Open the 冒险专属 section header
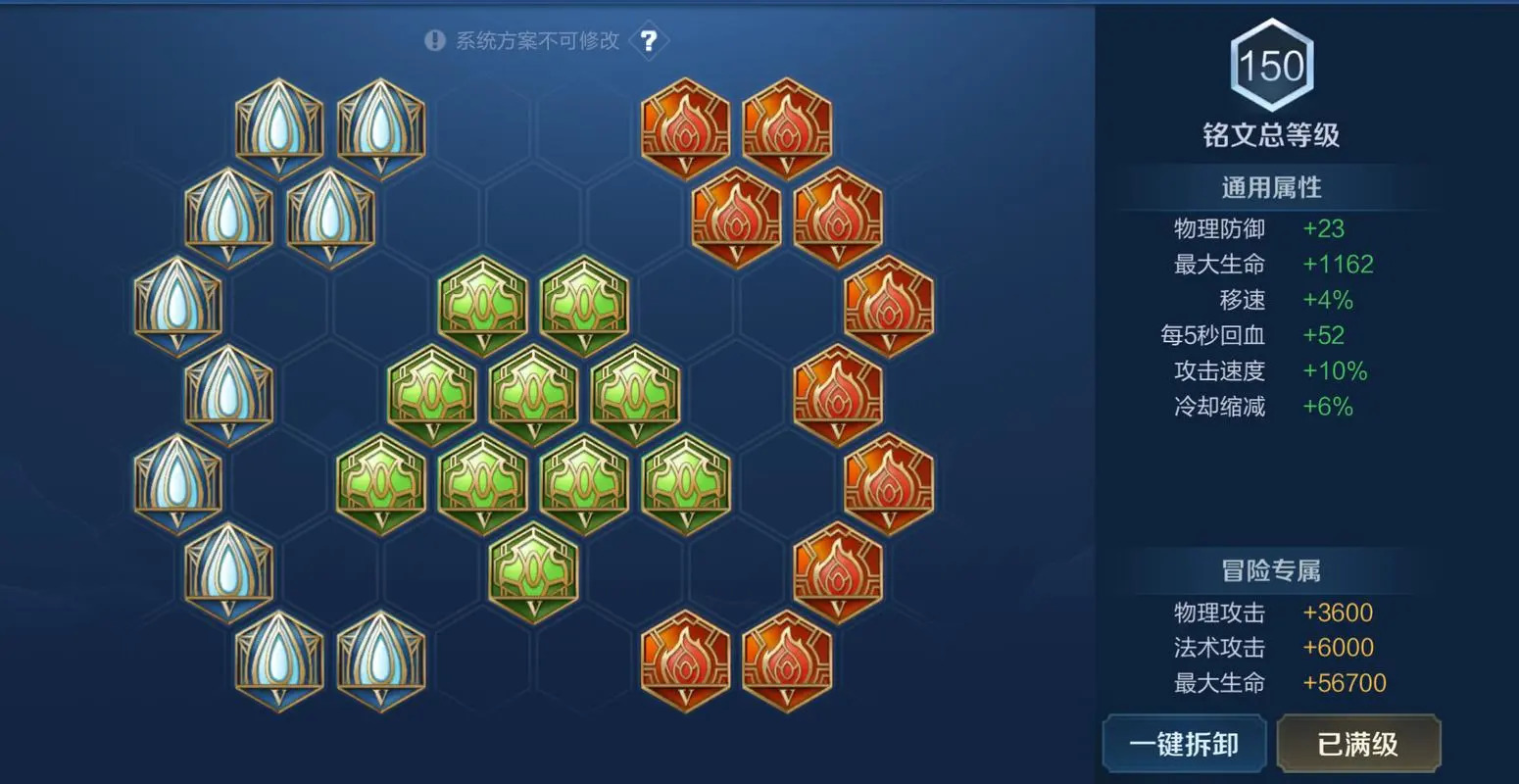Viewport: 1519px width, 784px height. click(x=1270, y=568)
